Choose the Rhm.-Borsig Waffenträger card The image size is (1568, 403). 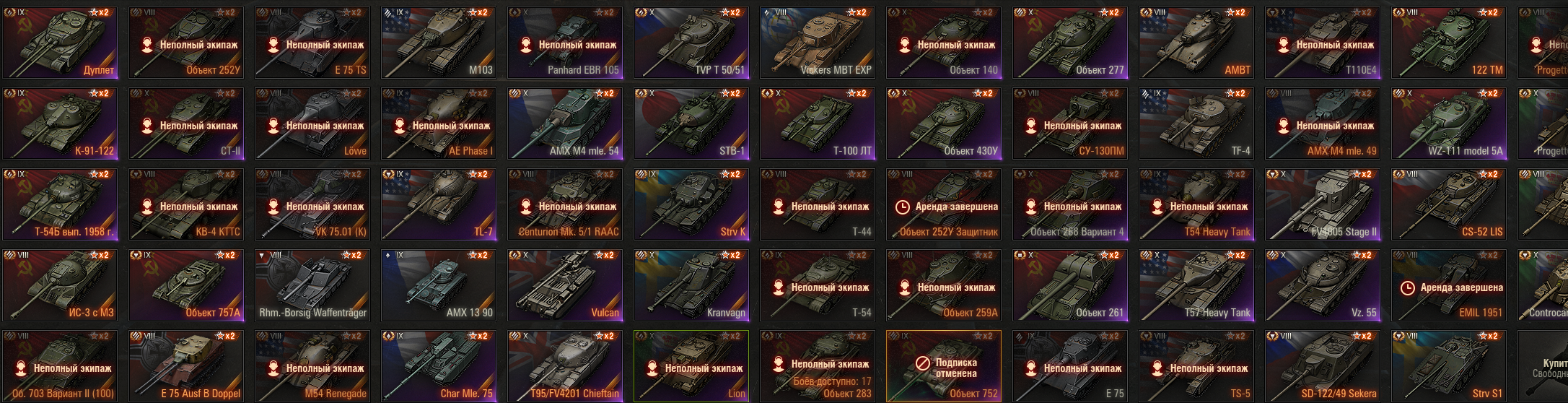(312, 285)
